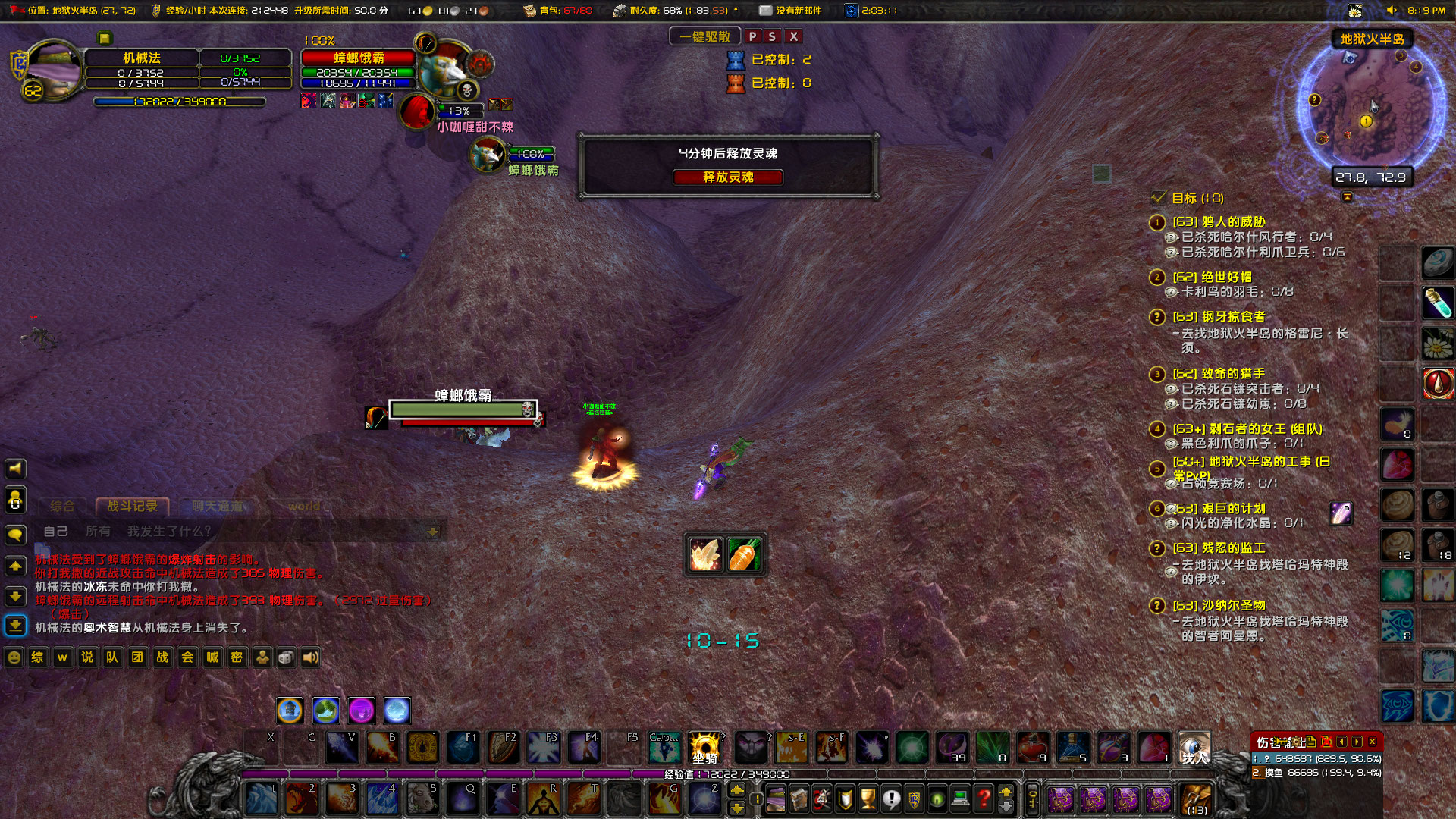Viewport: 1456px width, 819px height.
Task: Open the 聊天通道 chat tab
Action: (x=218, y=506)
